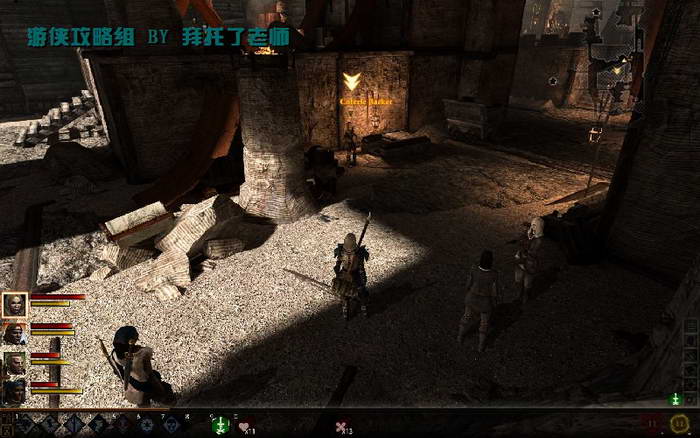Use the green potion quickbar icon
This screenshot has height=438, width=700.
coord(222,426)
